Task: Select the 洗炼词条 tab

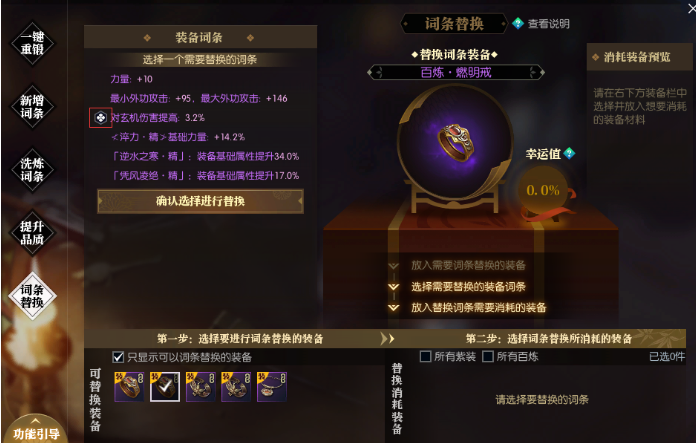Action: click(32, 169)
